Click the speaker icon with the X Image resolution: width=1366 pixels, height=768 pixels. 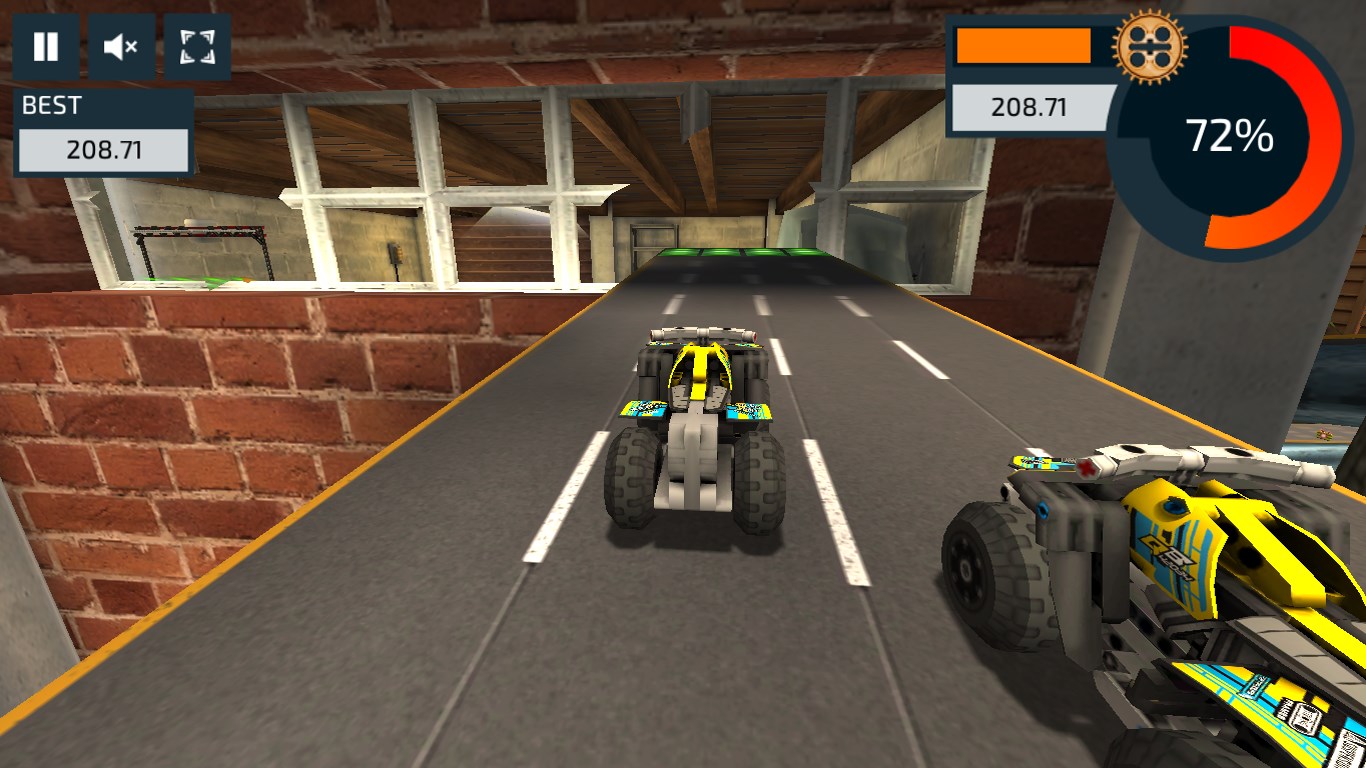coord(120,45)
